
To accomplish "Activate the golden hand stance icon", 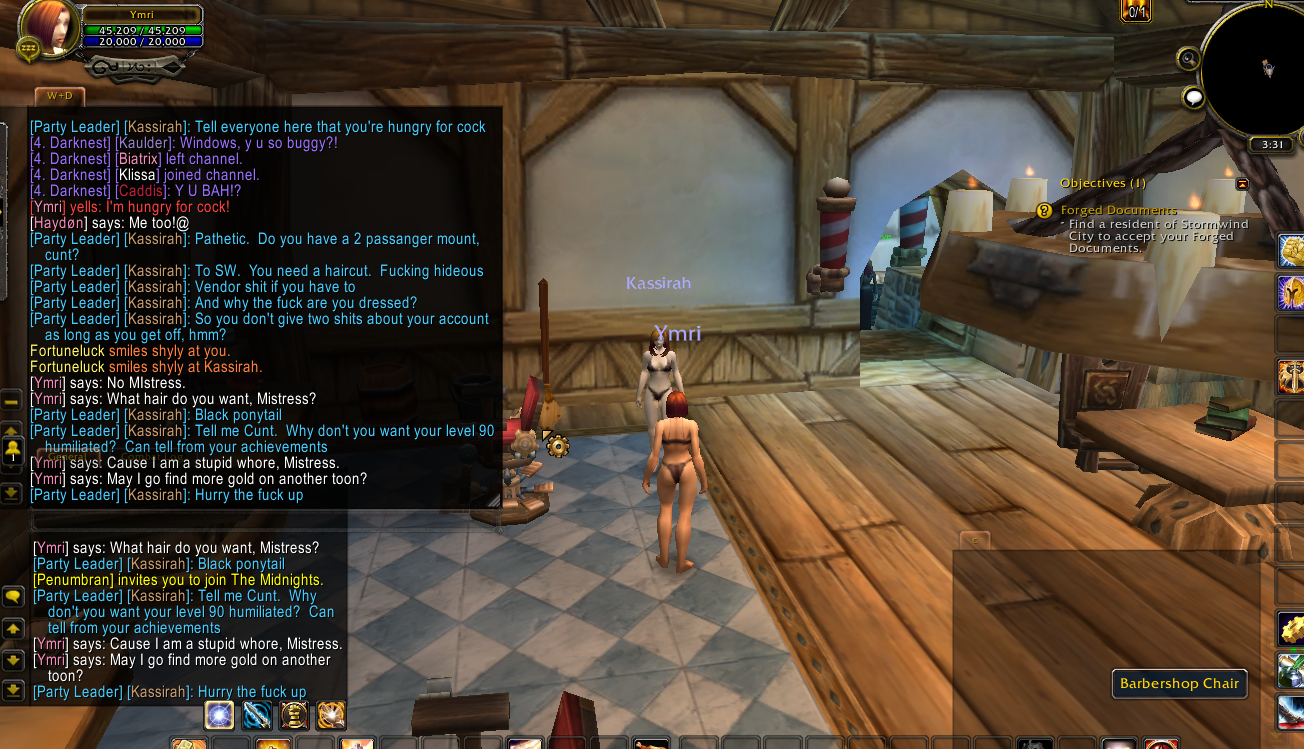I will point(331,715).
